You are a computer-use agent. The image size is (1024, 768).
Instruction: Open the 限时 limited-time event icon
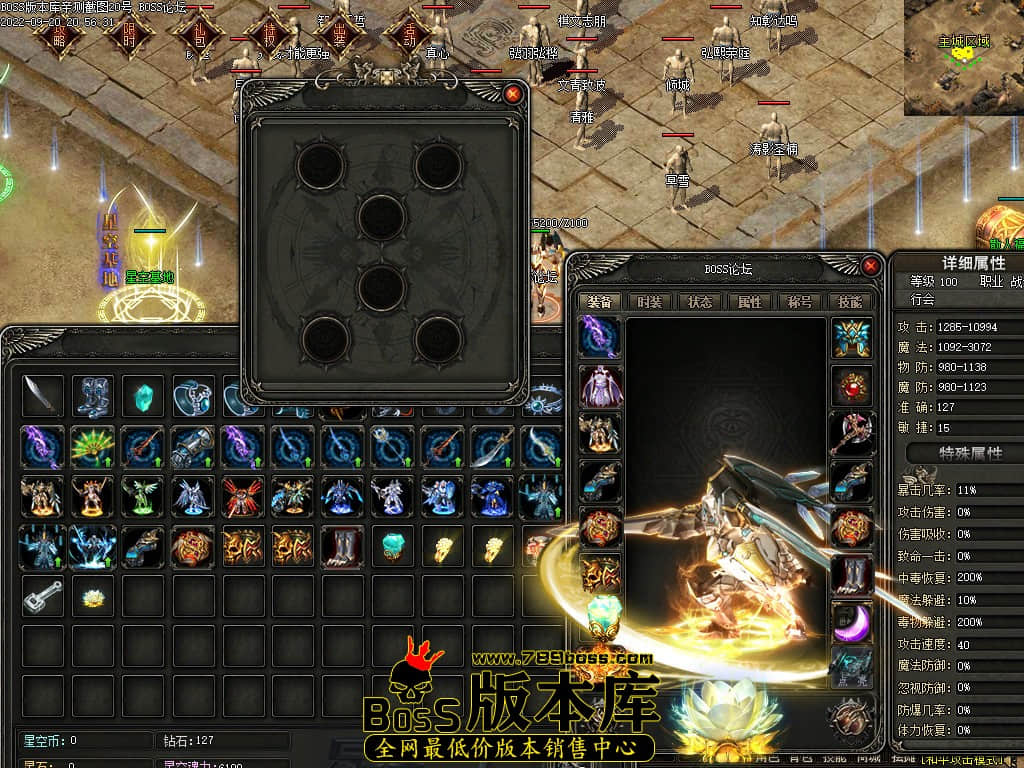pyautogui.click(x=128, y=32)
